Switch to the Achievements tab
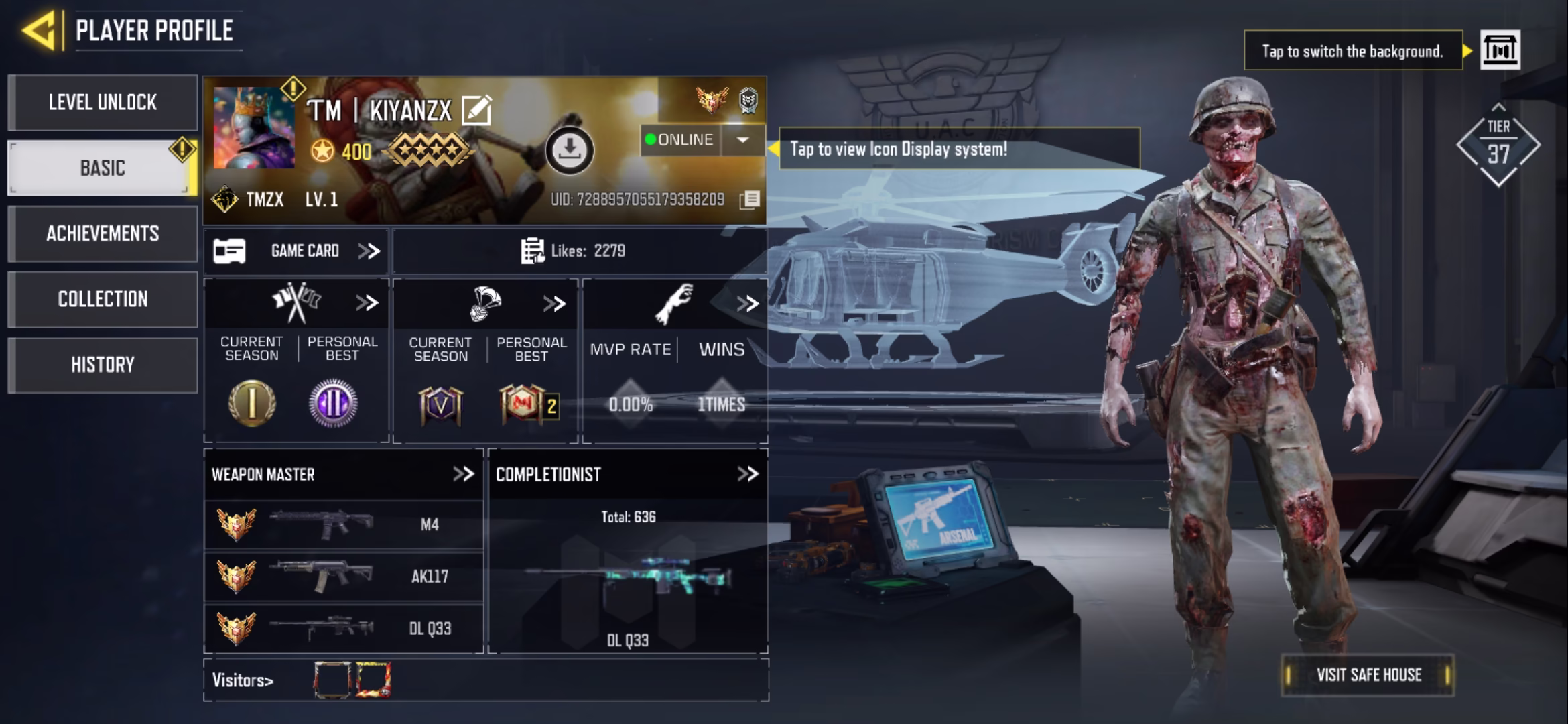The image size is (1568, 724). [x=103, y=233]
